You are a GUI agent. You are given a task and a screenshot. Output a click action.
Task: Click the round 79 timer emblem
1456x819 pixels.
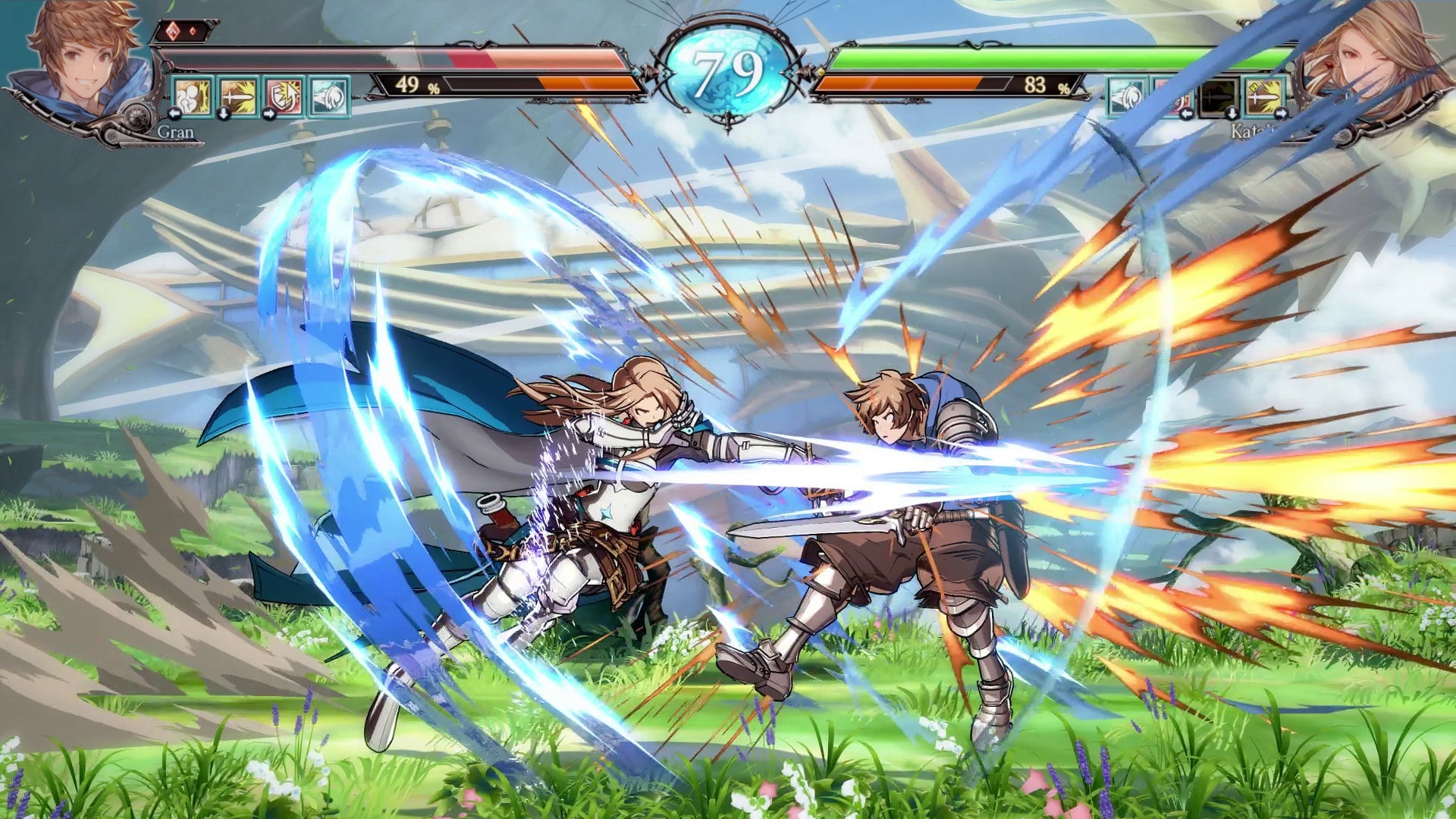(x=728, y=68)
